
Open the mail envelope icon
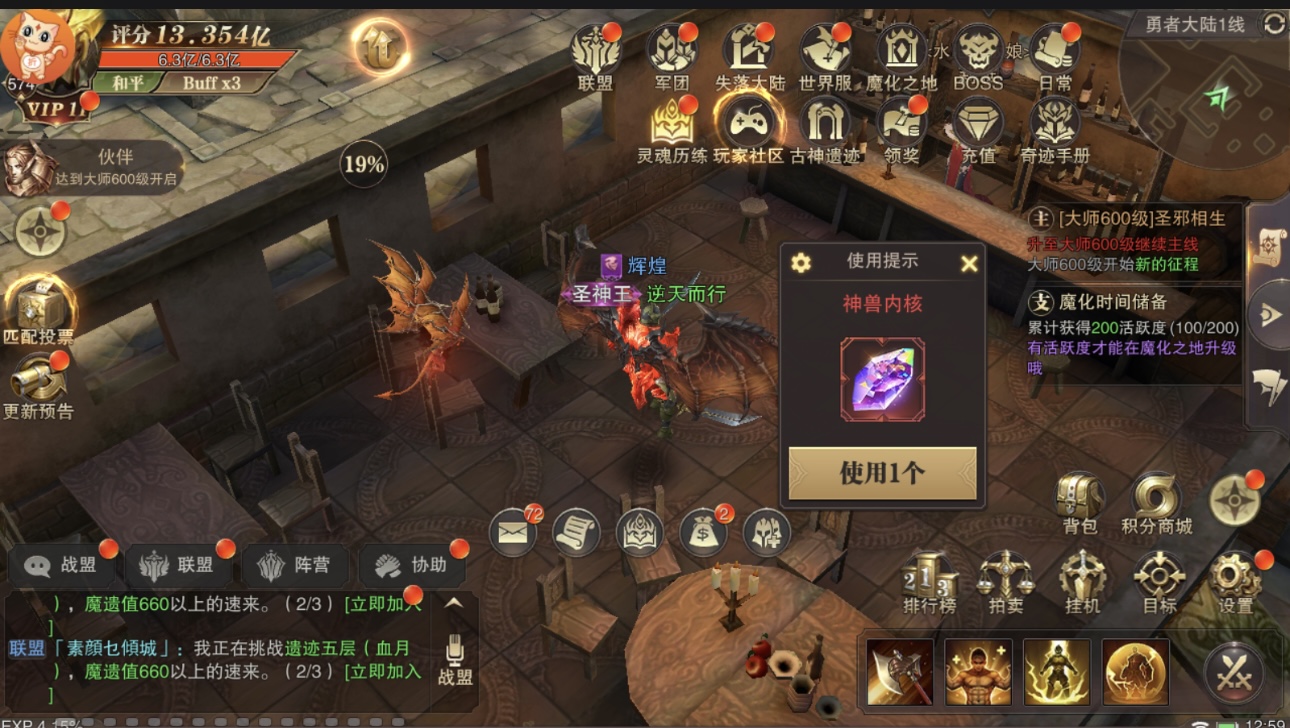513,532
